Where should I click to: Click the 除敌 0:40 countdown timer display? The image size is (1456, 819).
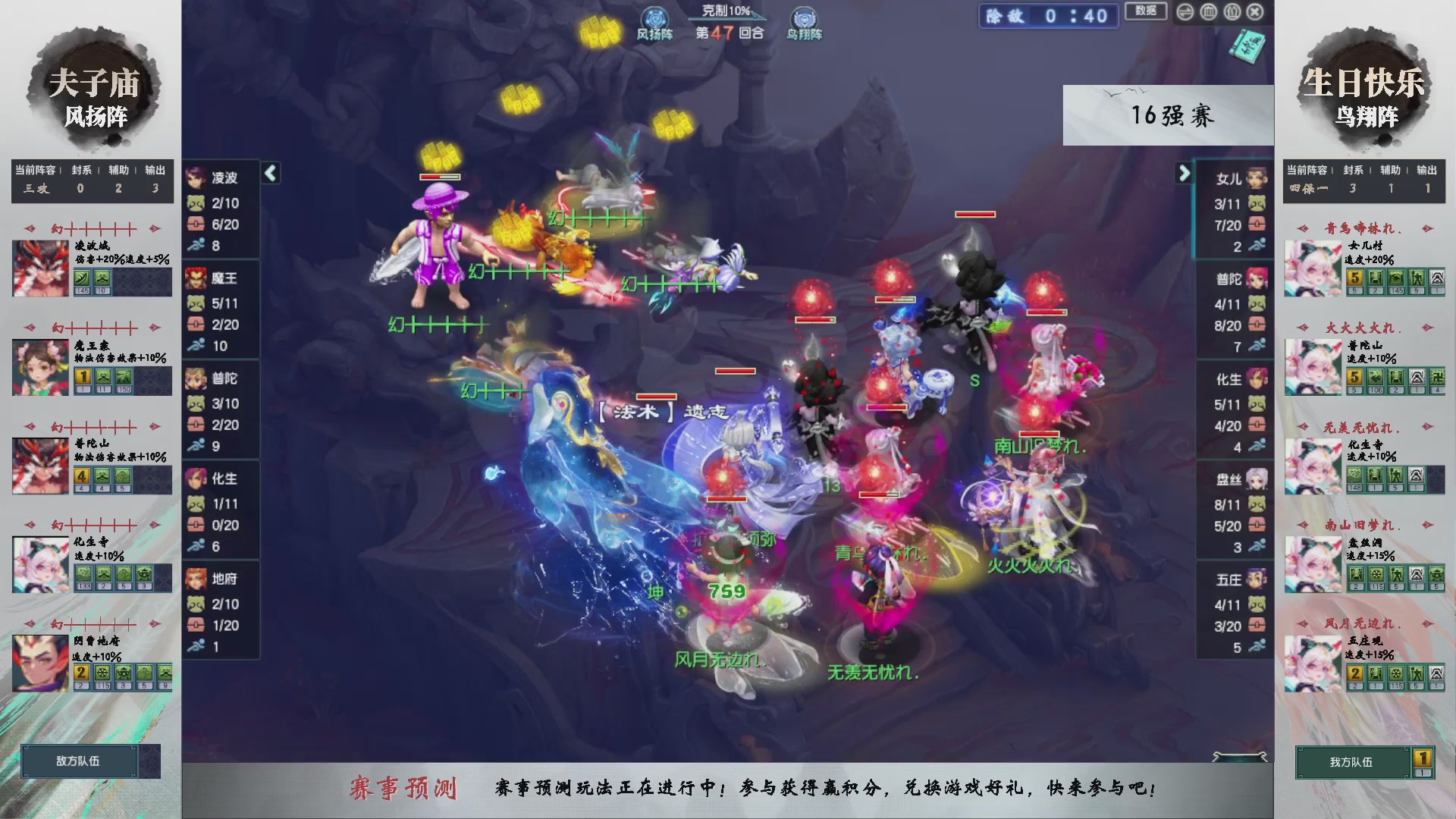[1048, 17]
